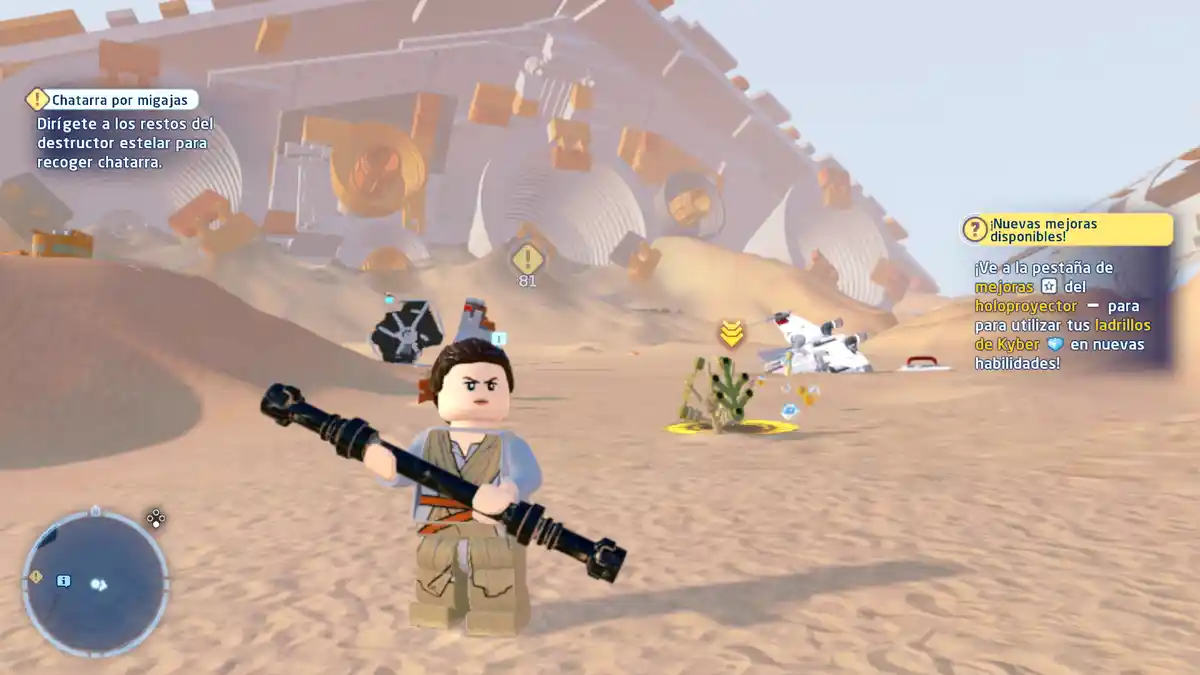This screenshot has height=675, width=1200.
Task: Select the blue info icon on the minimap
Action: click(x=64, y=580)
